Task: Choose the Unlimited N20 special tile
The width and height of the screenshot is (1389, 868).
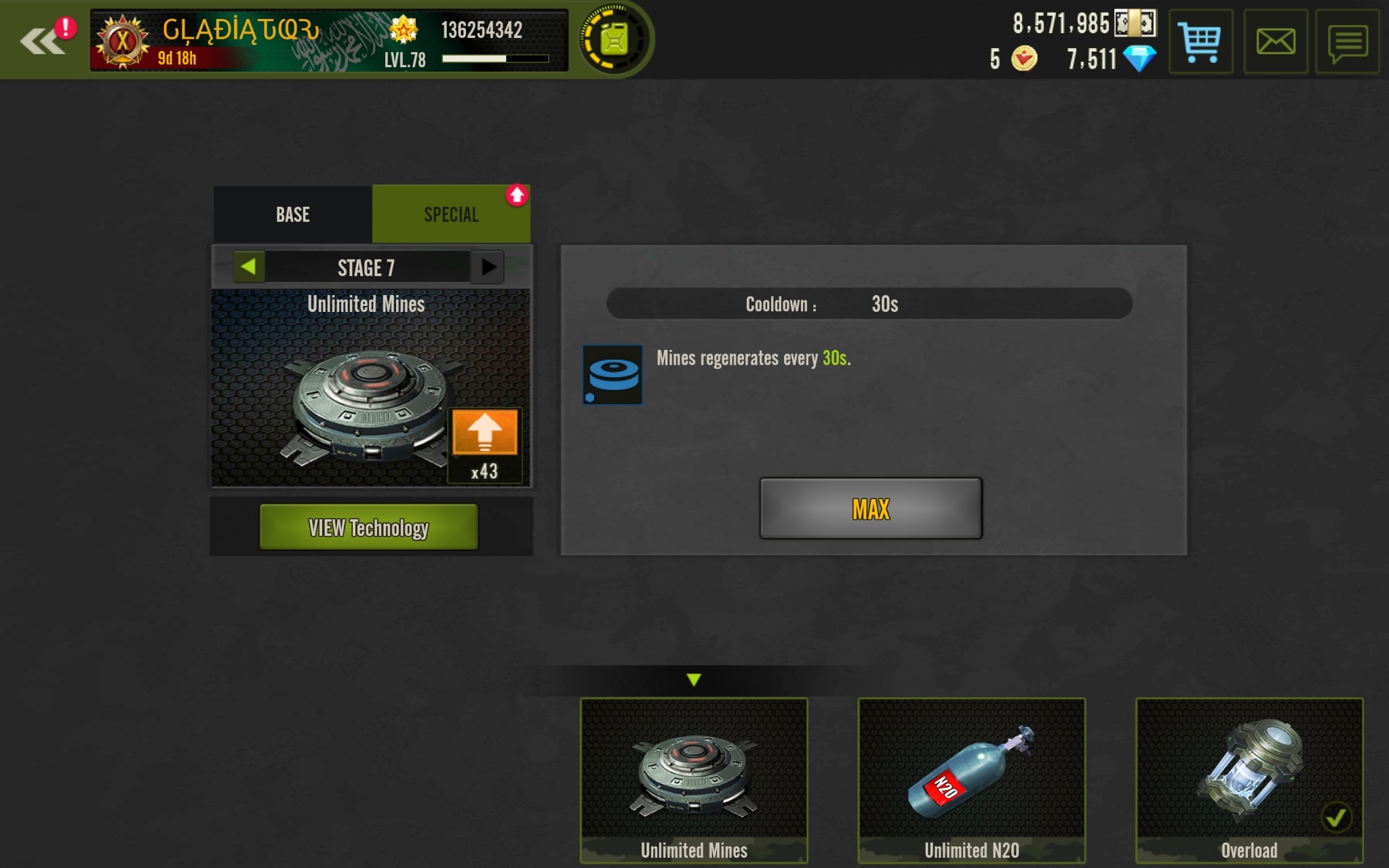Action: (971, 780)
